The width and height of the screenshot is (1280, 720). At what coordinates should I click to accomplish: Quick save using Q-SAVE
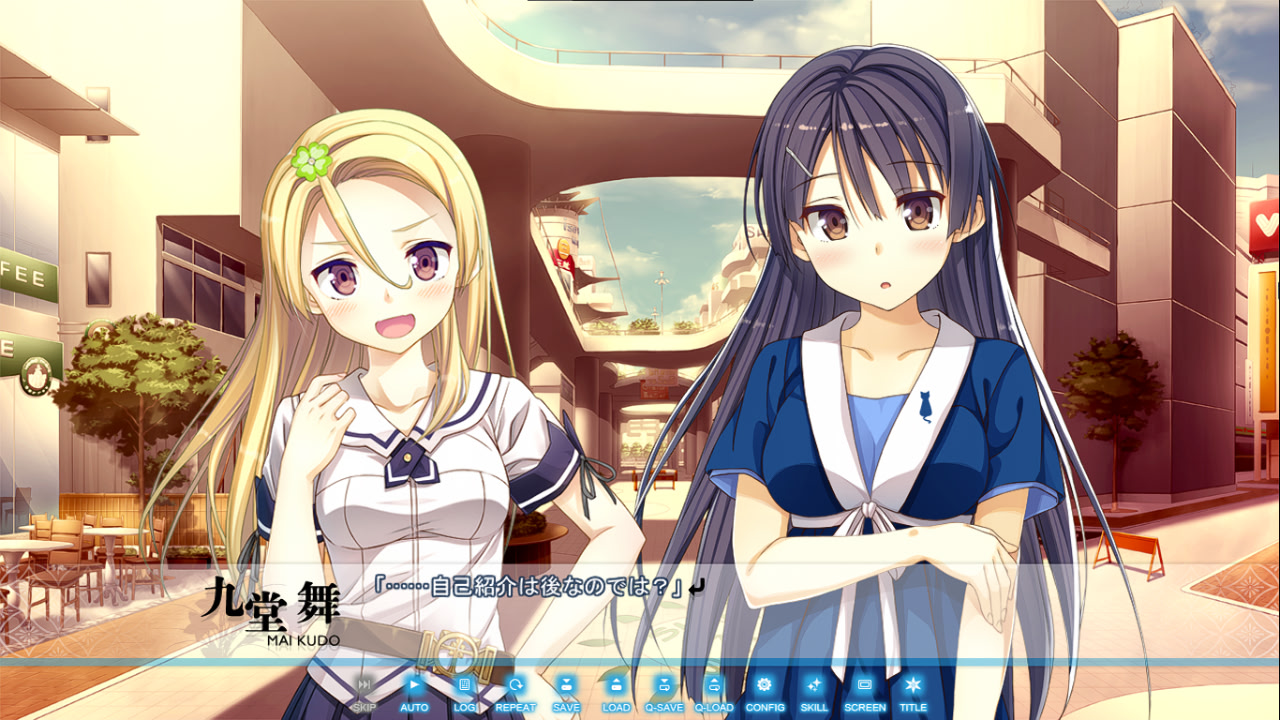coord(664,692)
